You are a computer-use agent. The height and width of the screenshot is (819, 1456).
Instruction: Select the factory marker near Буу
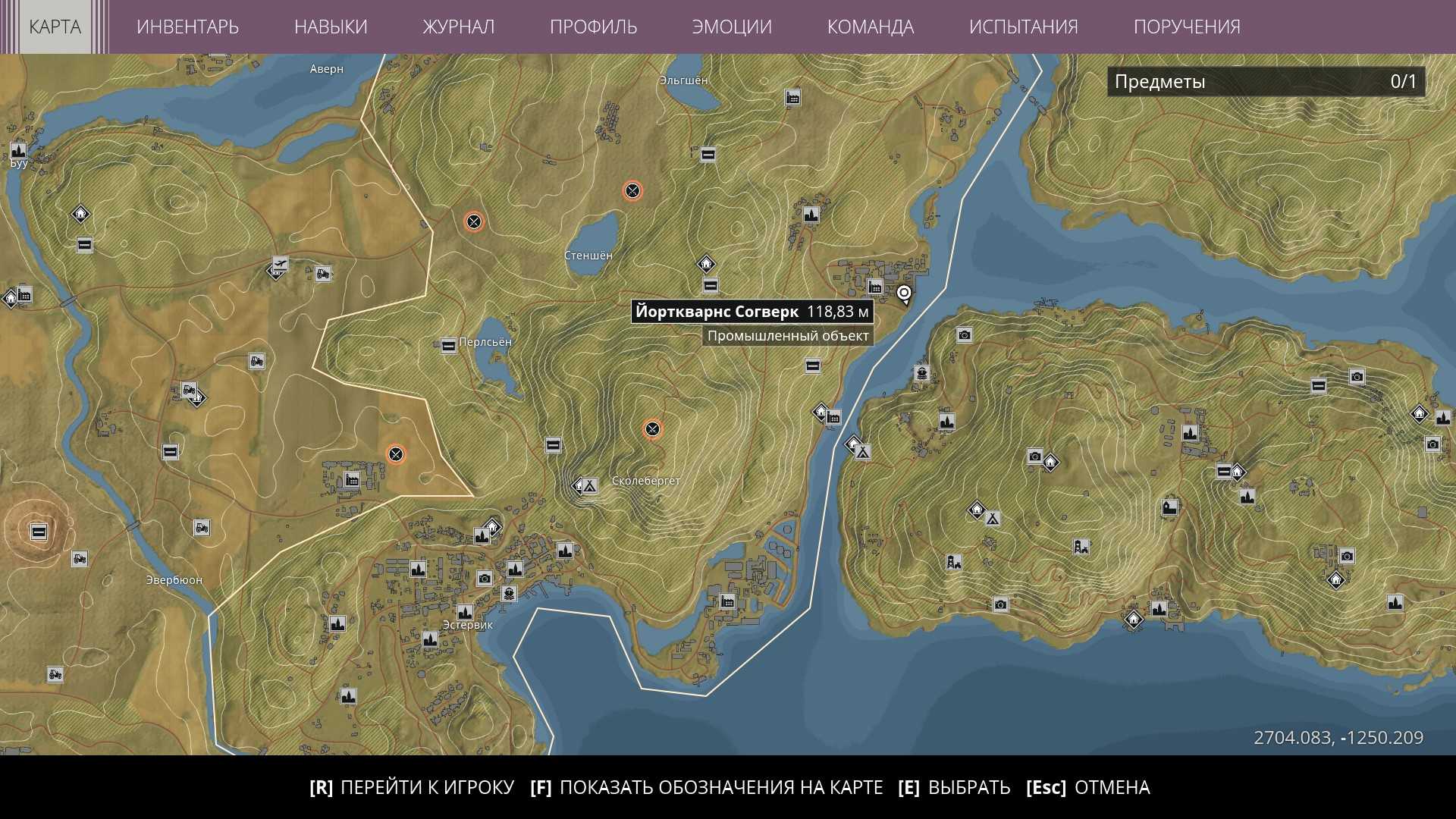pos(18,150)
